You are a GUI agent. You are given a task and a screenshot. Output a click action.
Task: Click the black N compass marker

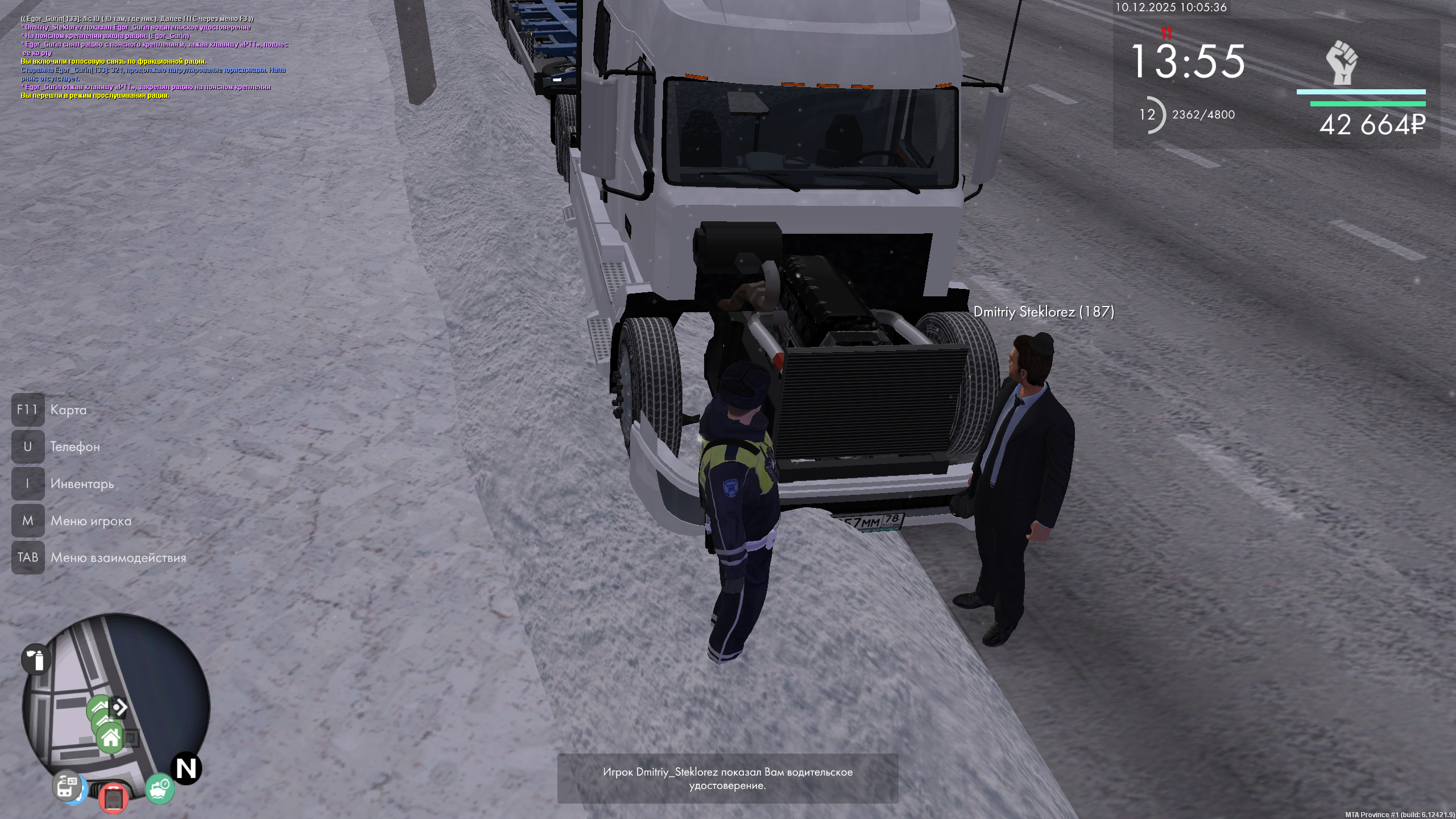[x=187, y=769]
